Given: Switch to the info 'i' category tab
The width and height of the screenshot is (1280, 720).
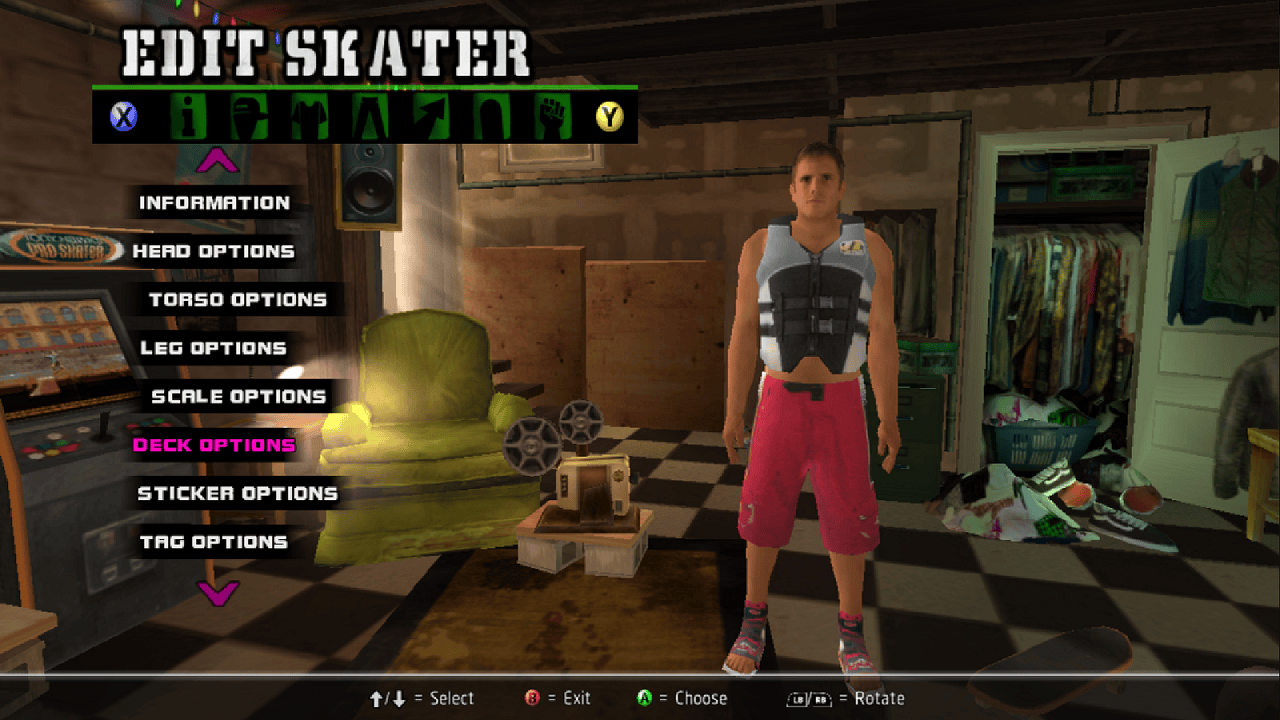Looking at the screenshot, I should [x=189, y=117].
